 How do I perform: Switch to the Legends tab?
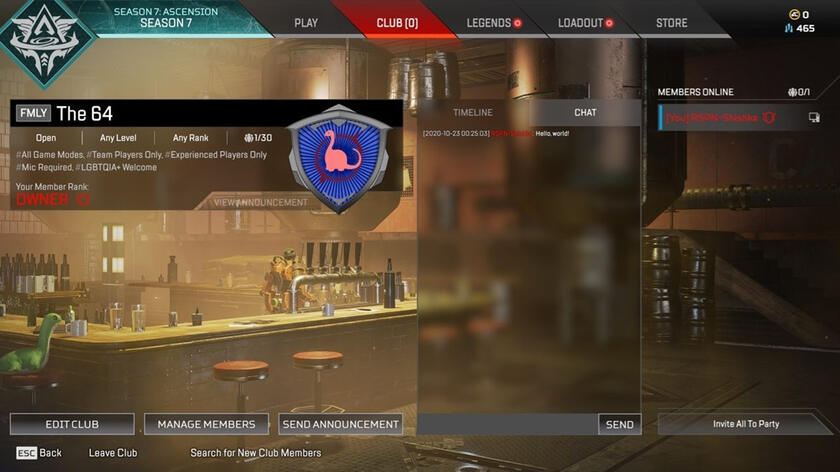[489, 23]
